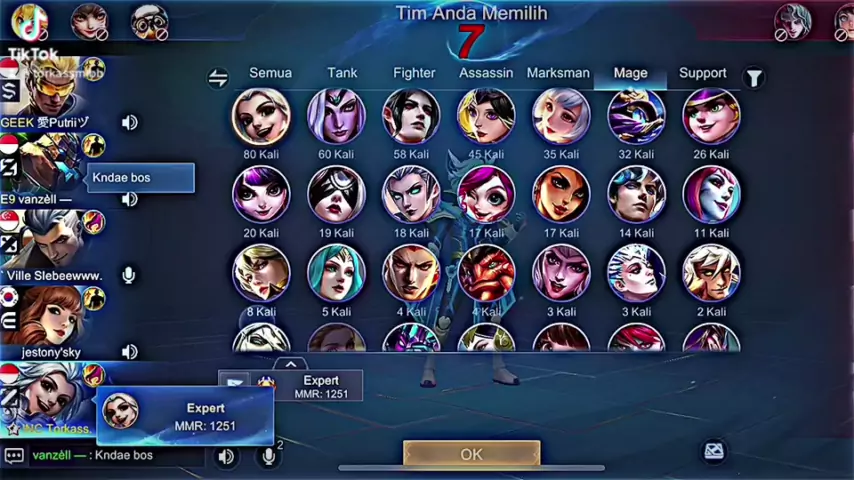The height and width of the screenshot is (480, 854).
Task: Select the Assassin category tab
Action: coord(486,73)
